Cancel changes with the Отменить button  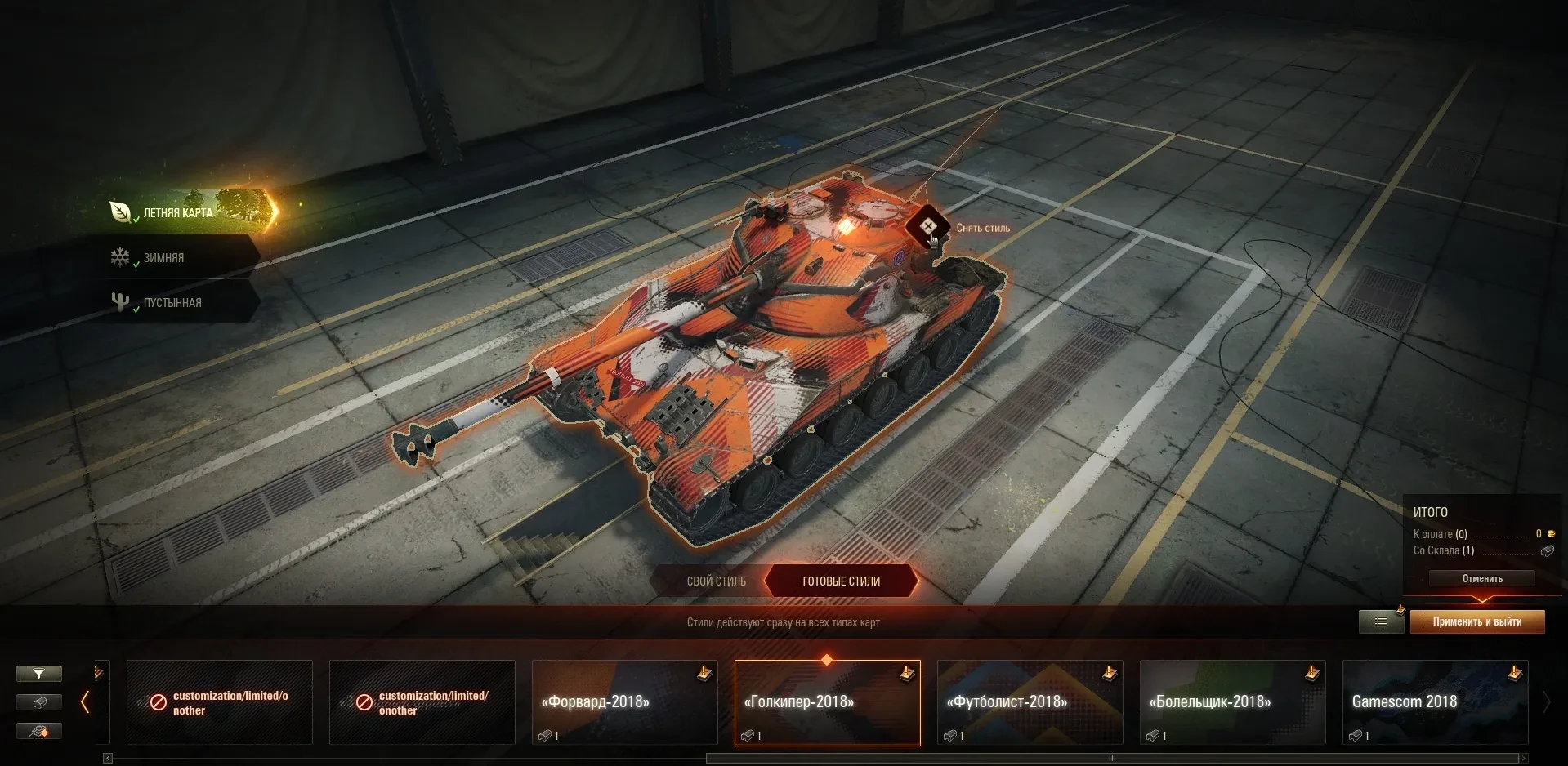click(x=1481, y=578)
